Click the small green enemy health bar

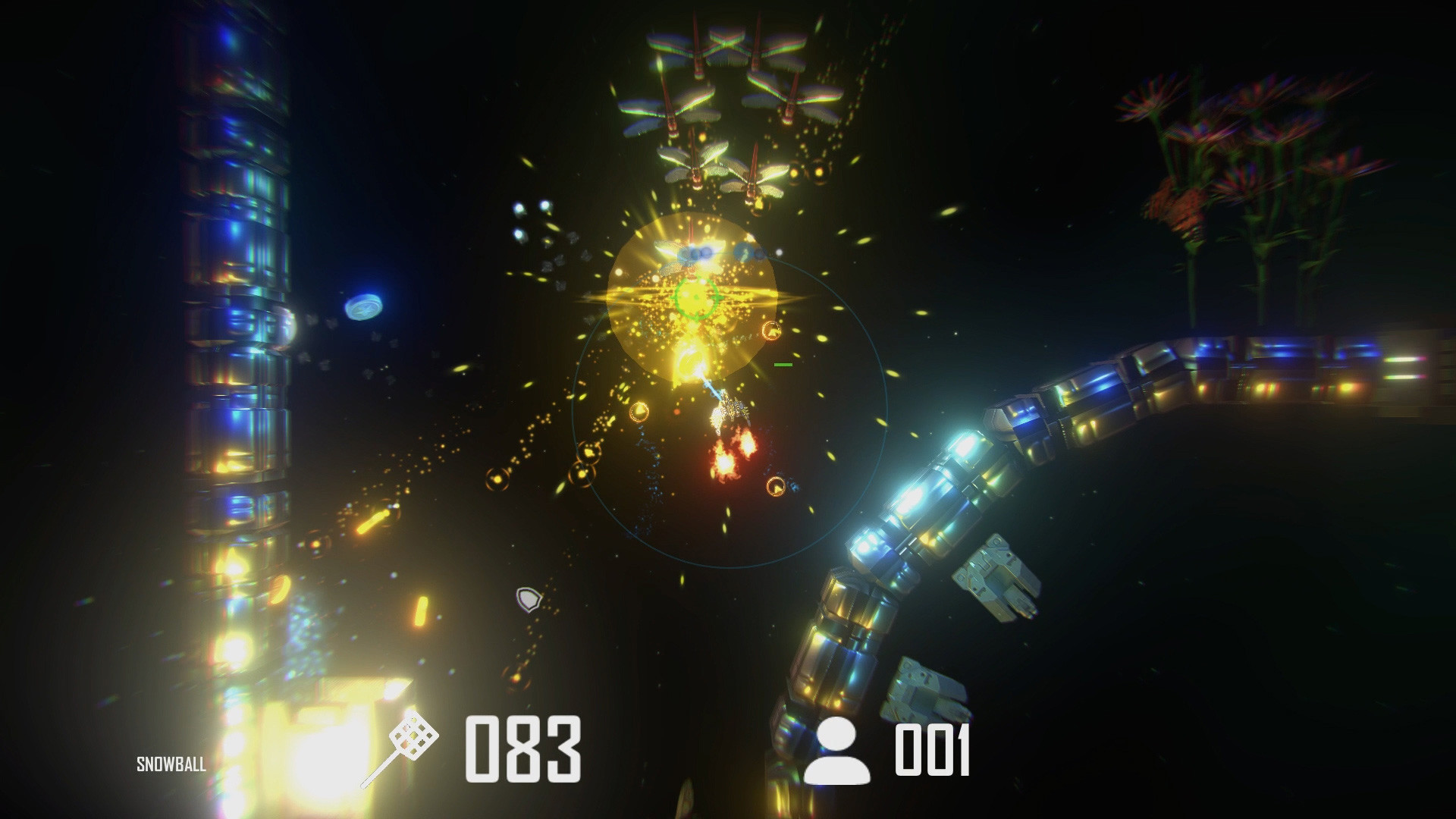tap(782, 366)
